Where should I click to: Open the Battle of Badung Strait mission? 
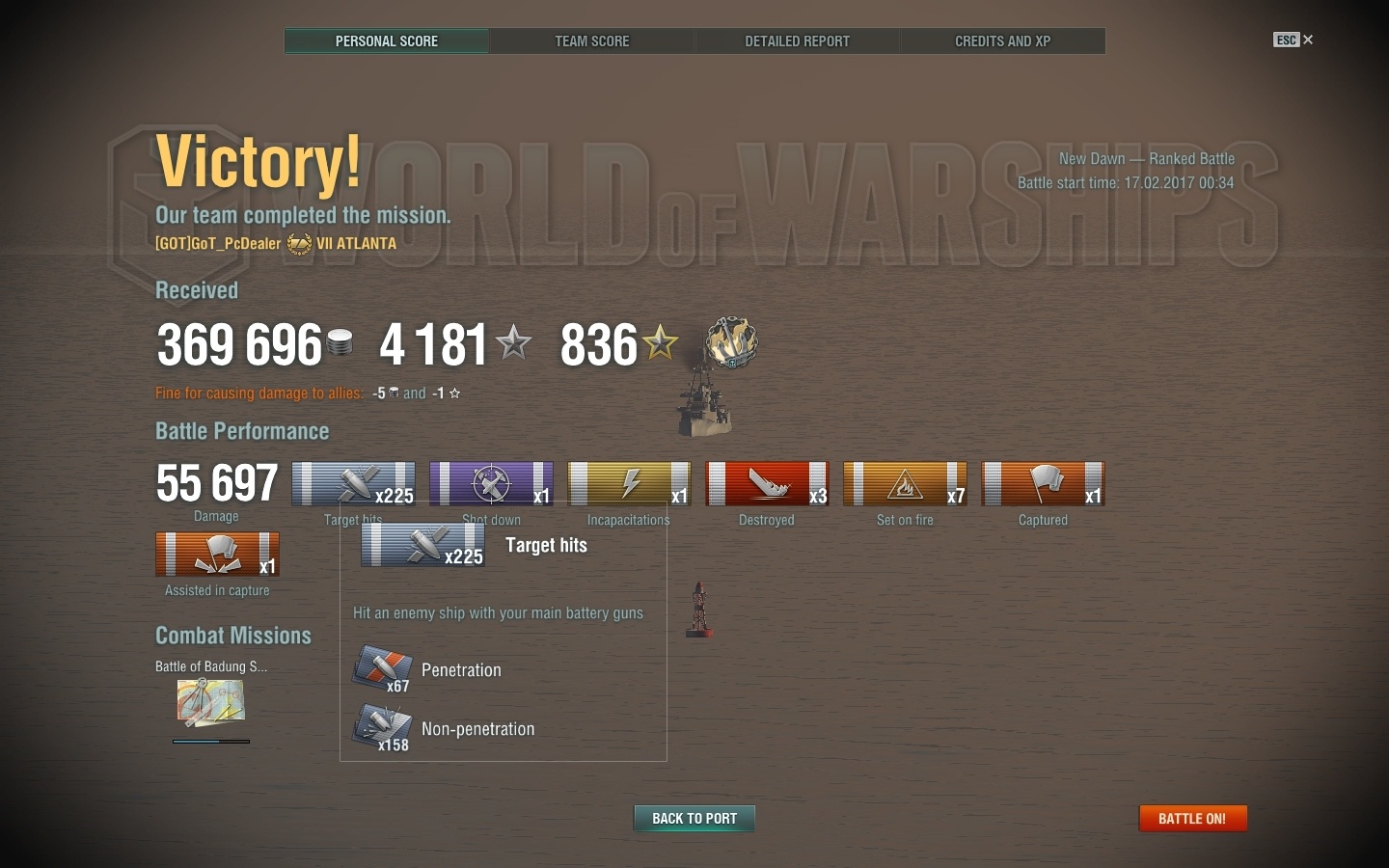click(x=210, y=702)
